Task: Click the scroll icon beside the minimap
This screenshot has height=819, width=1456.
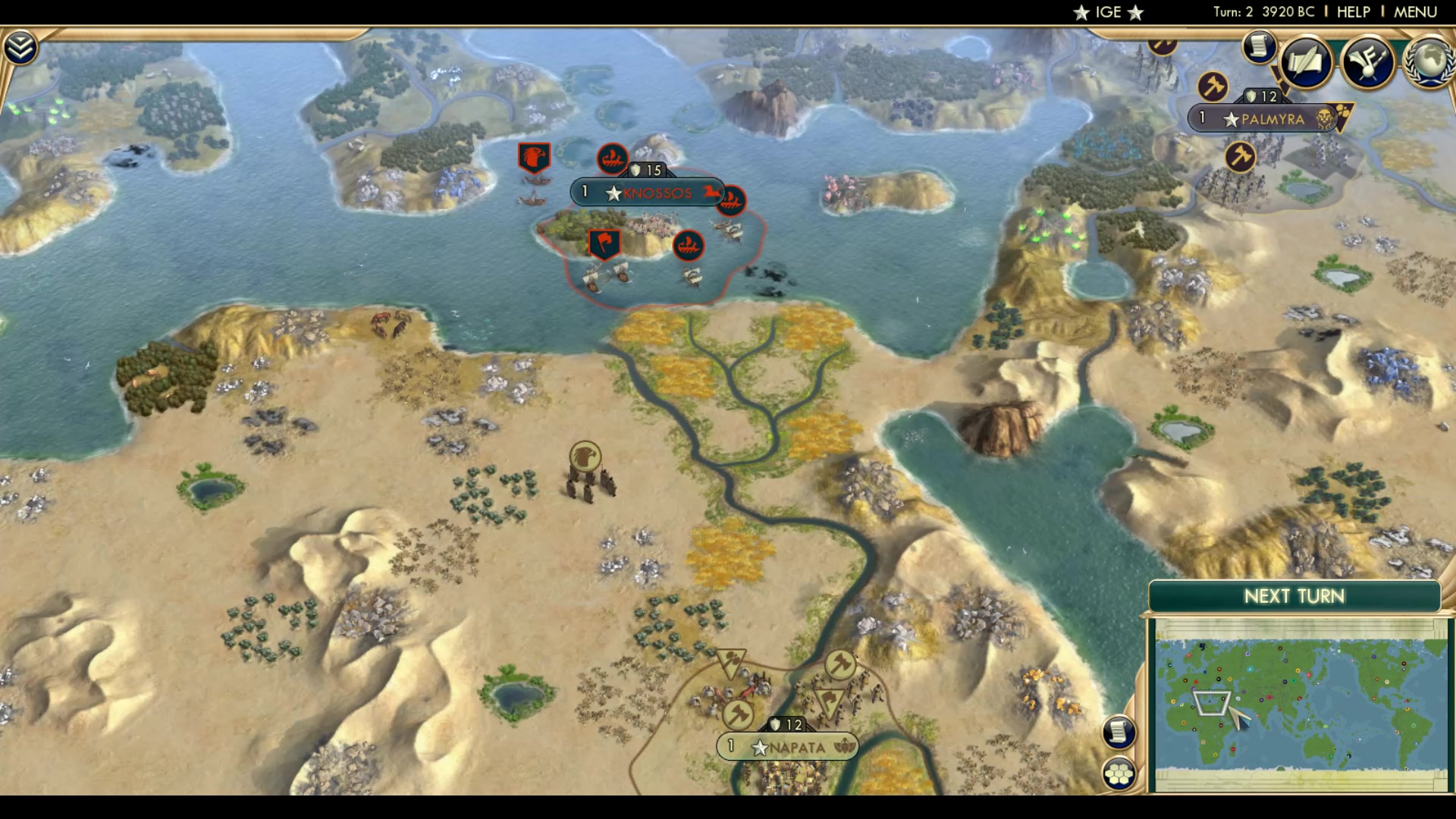Action: point(1117,730)
